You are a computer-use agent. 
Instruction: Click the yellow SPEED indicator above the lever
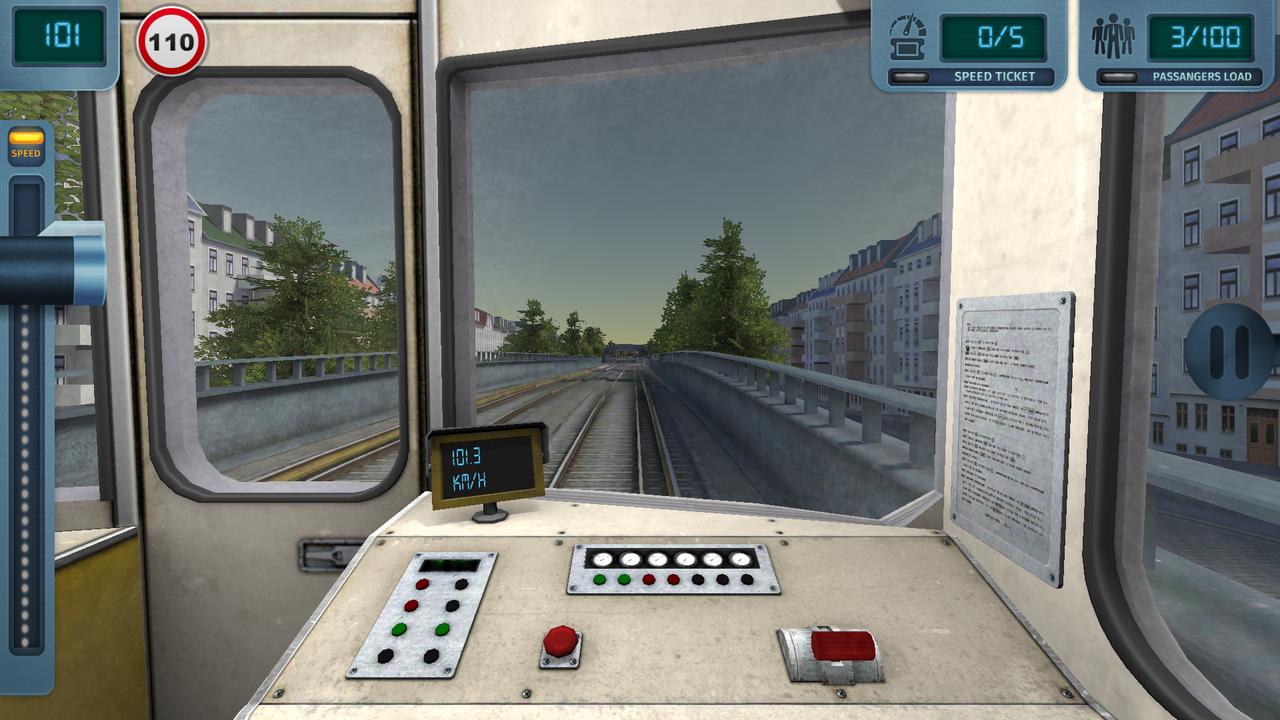coord(26,143)
